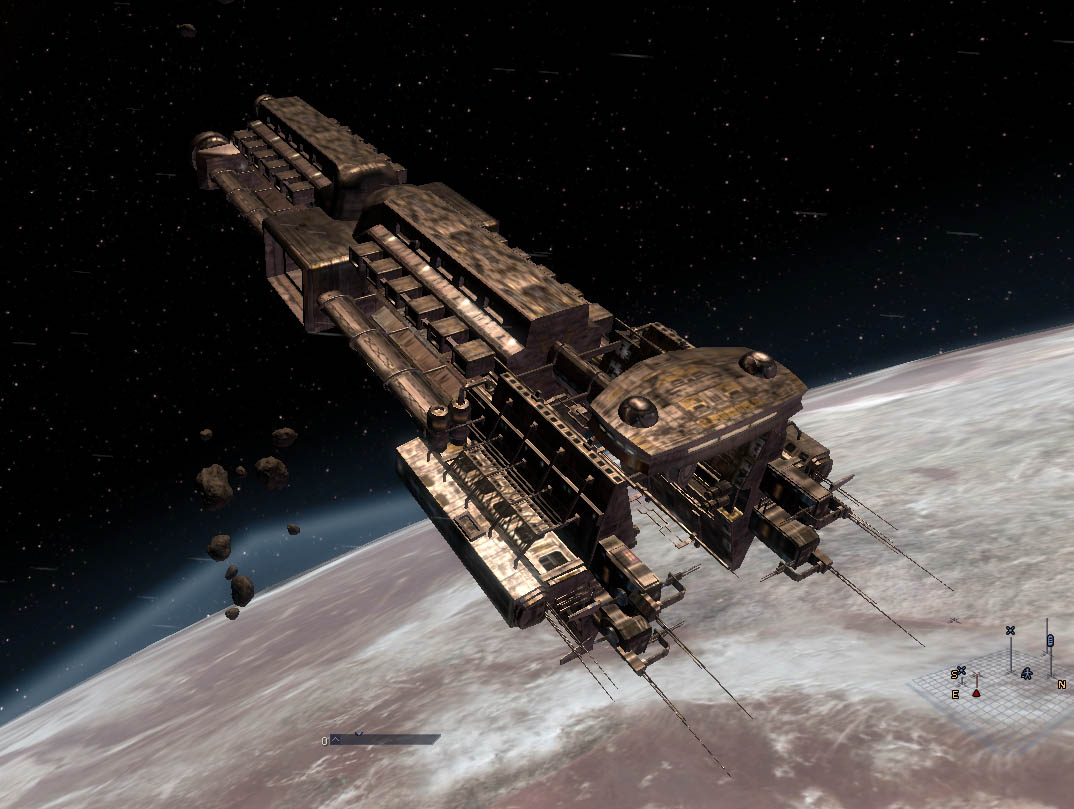Screen dimensions: 1074x809
Task: Select the cross marker beside the S label
Action: click(x=961, y=671)
